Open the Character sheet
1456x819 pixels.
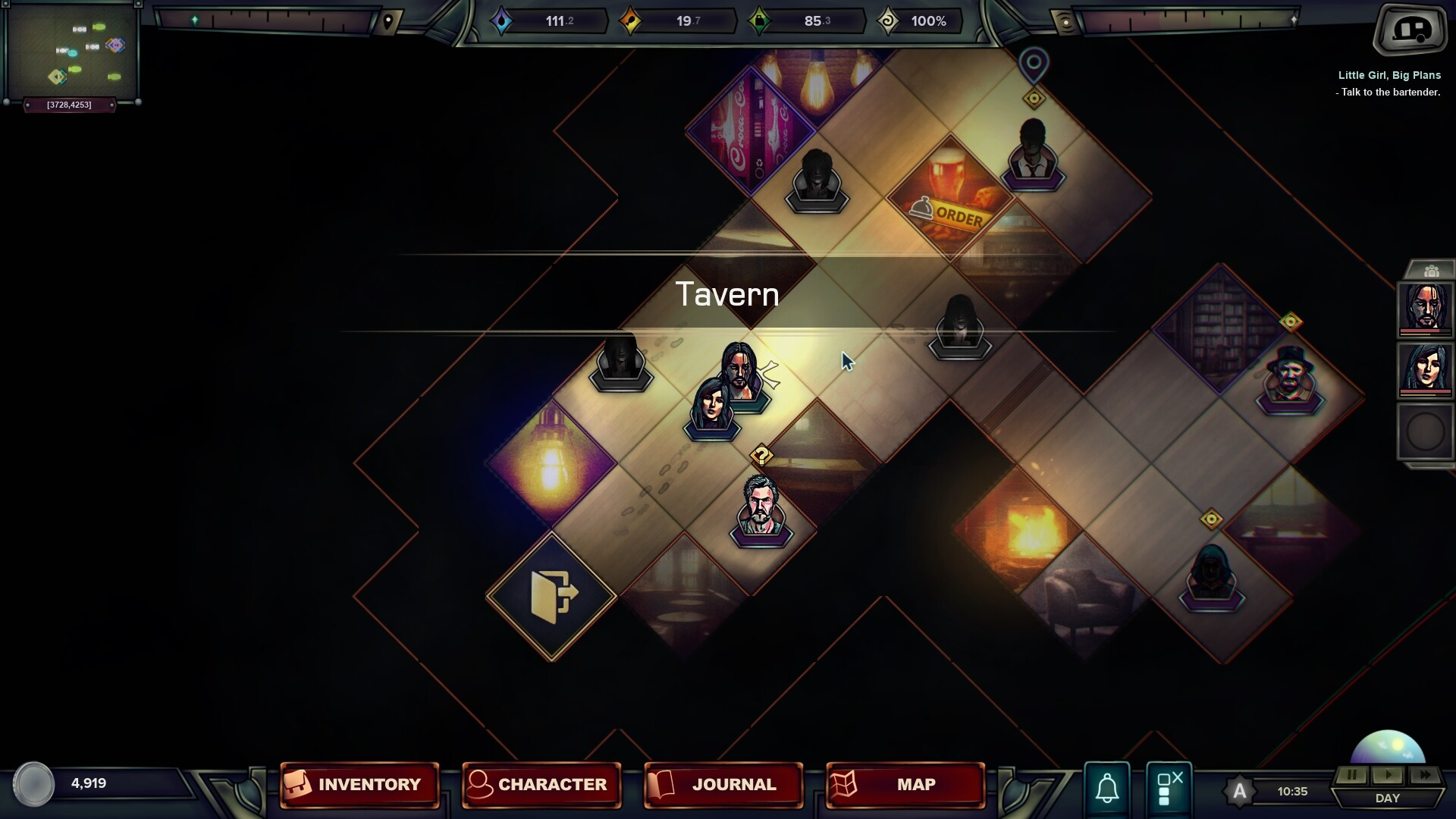[x=541, y=784]
